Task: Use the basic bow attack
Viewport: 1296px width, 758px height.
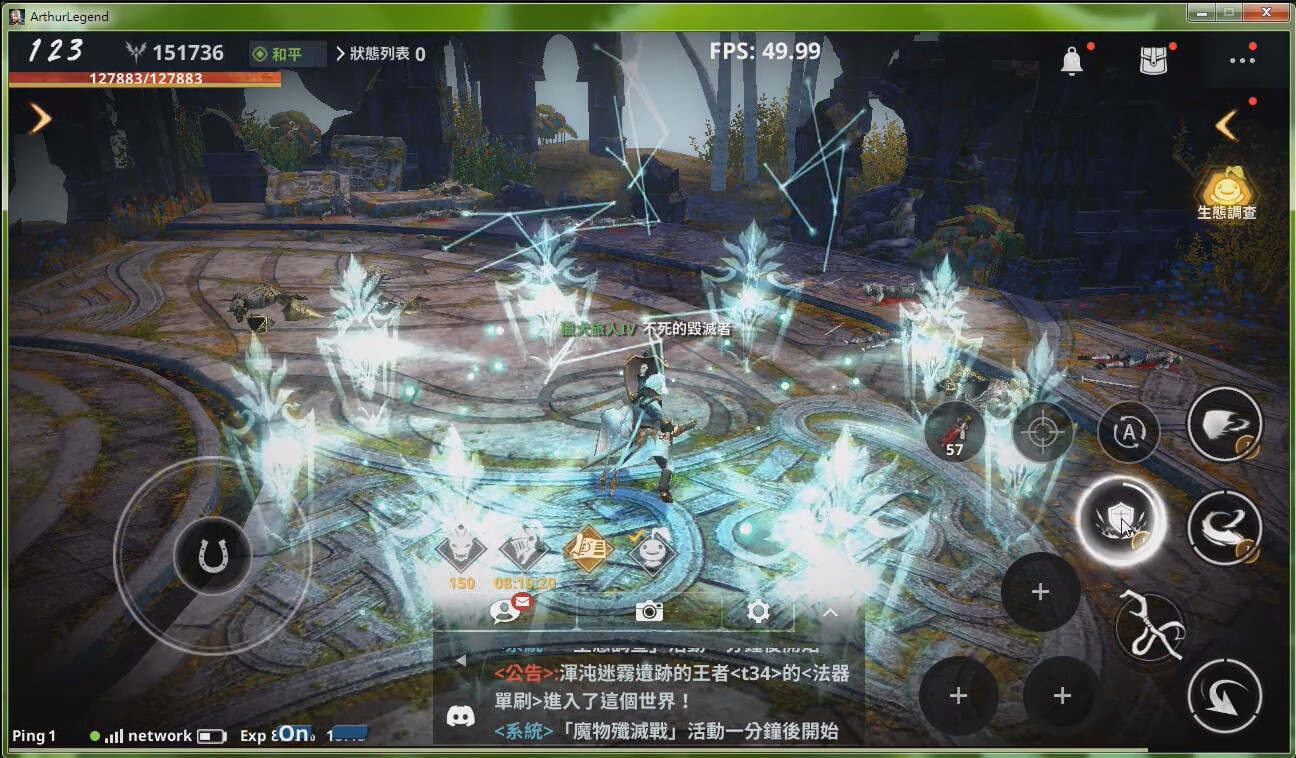Action: (x=1149, y=627)
